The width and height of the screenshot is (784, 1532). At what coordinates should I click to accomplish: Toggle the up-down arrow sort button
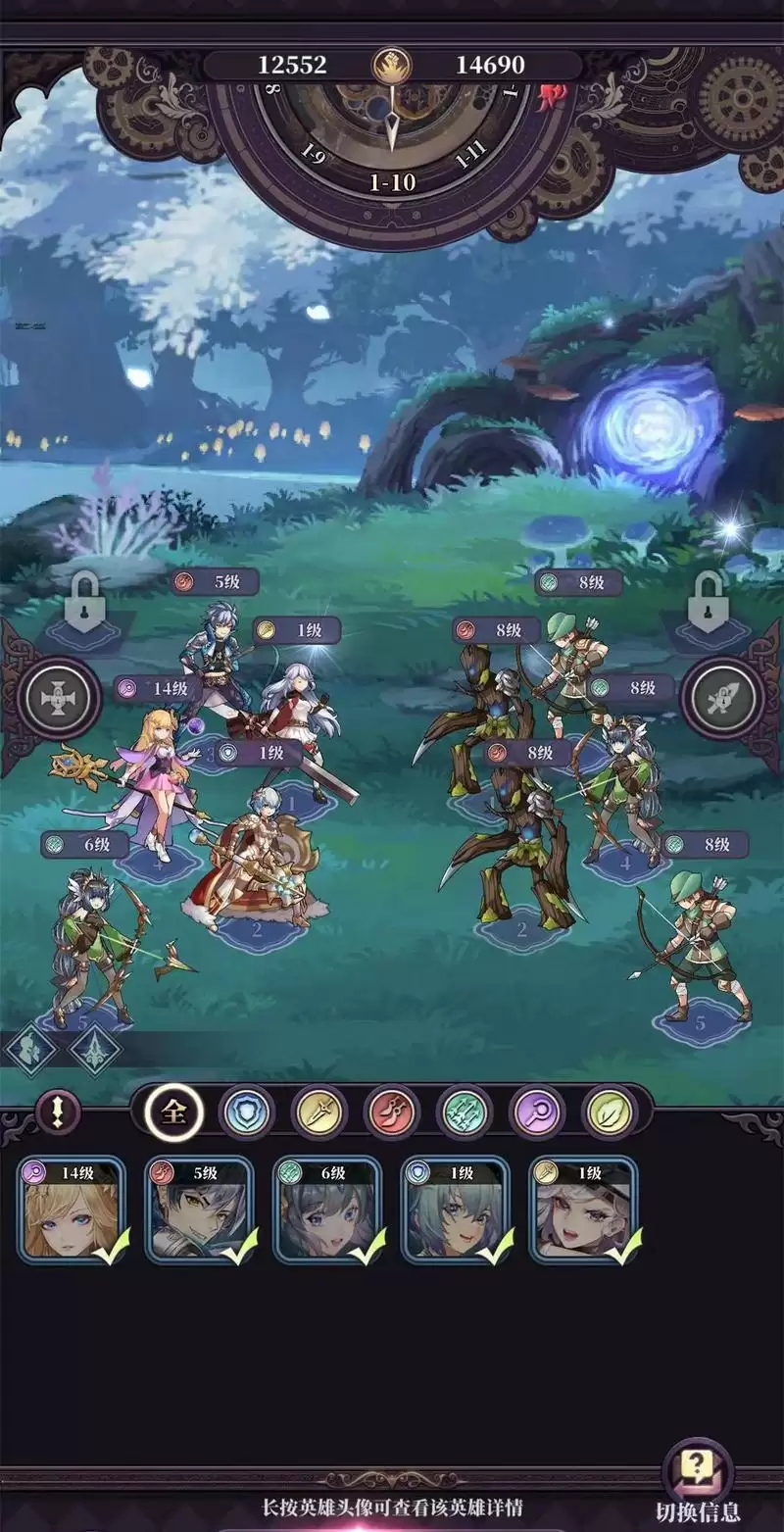coord(58,1112)
